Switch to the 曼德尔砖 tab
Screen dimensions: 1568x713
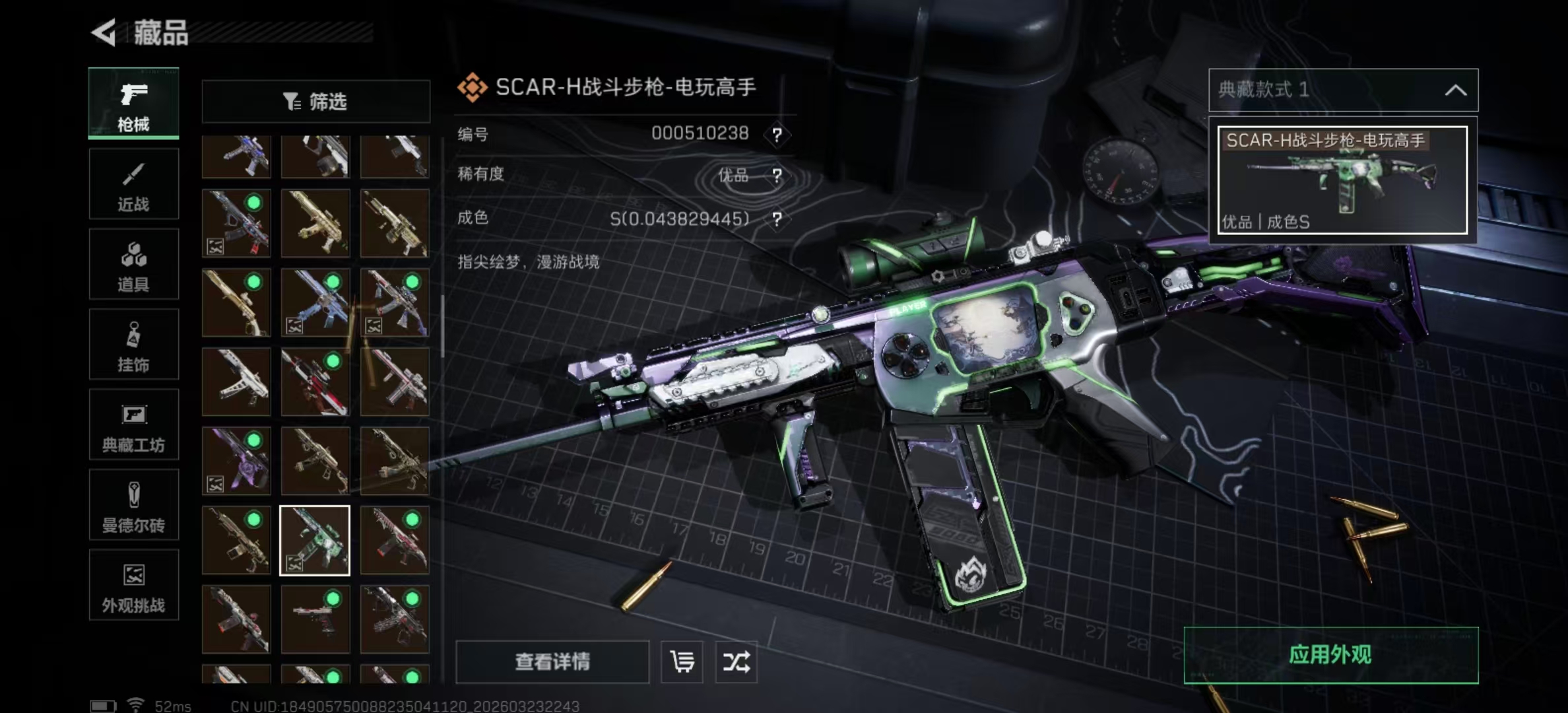click(x=133, y=505)
